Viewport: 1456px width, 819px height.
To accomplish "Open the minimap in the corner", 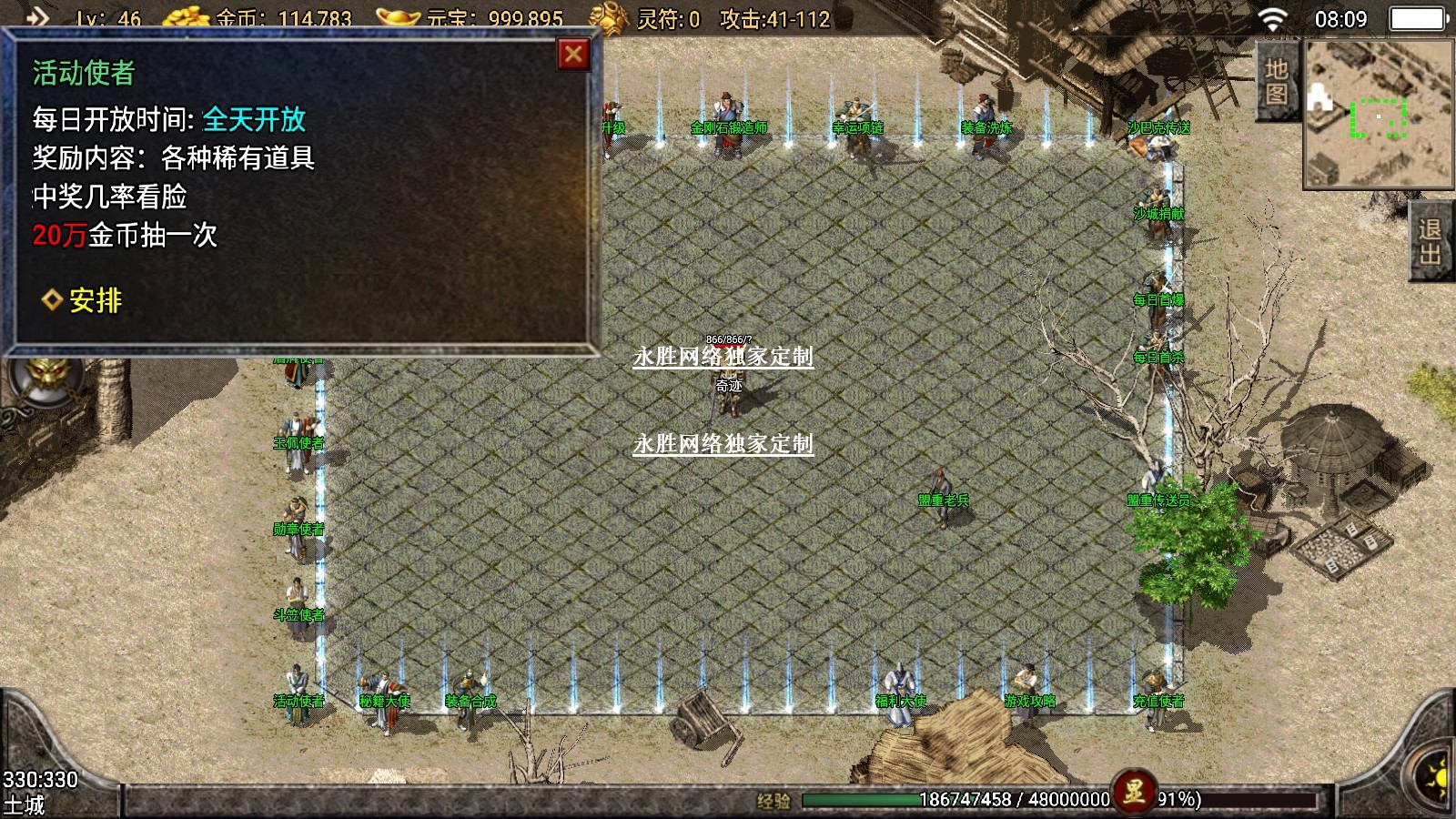I will point(1378,114).
